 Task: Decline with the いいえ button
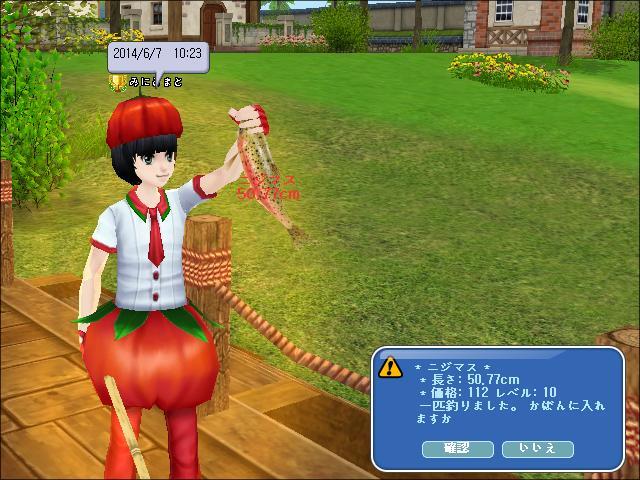(x=537, y=447)
